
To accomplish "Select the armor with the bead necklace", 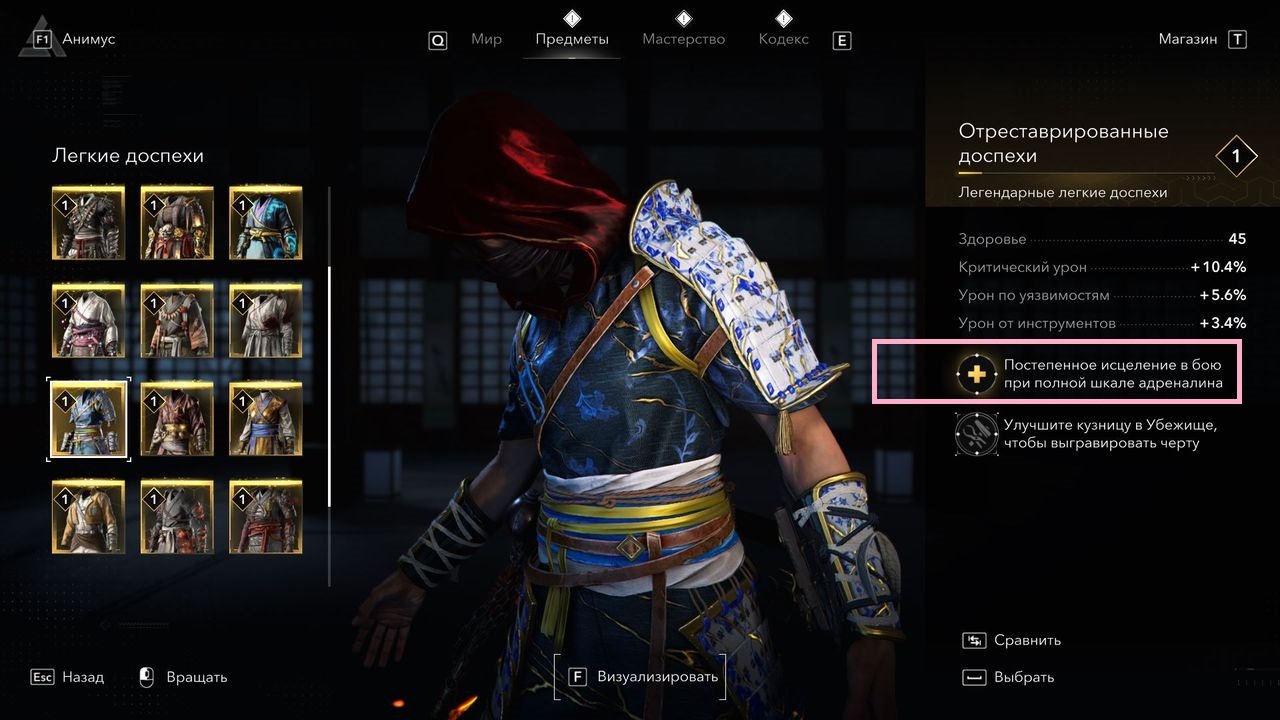I will coord(177,321).
